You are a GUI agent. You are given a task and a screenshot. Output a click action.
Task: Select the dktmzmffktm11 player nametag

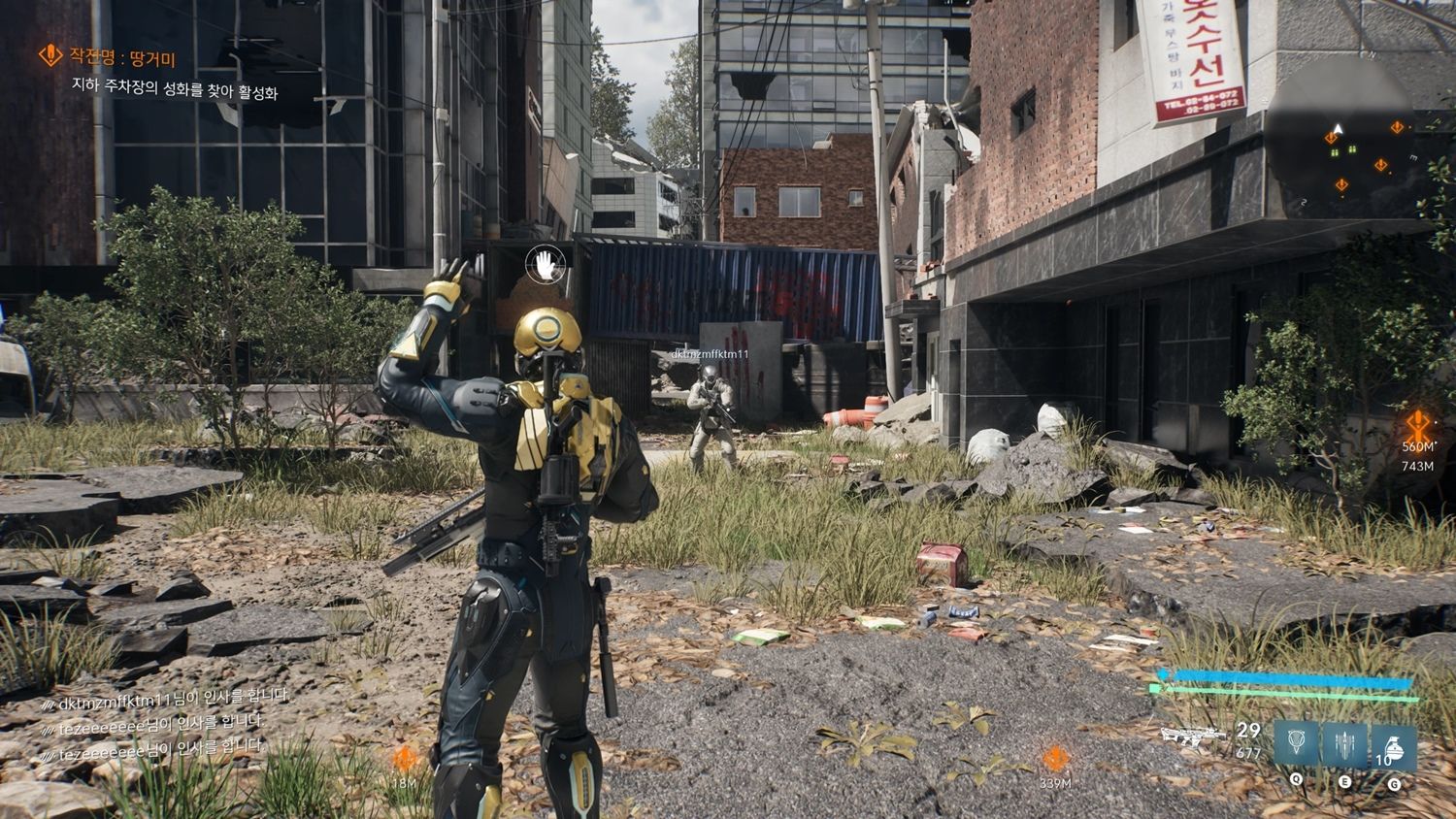pos(710,355)
